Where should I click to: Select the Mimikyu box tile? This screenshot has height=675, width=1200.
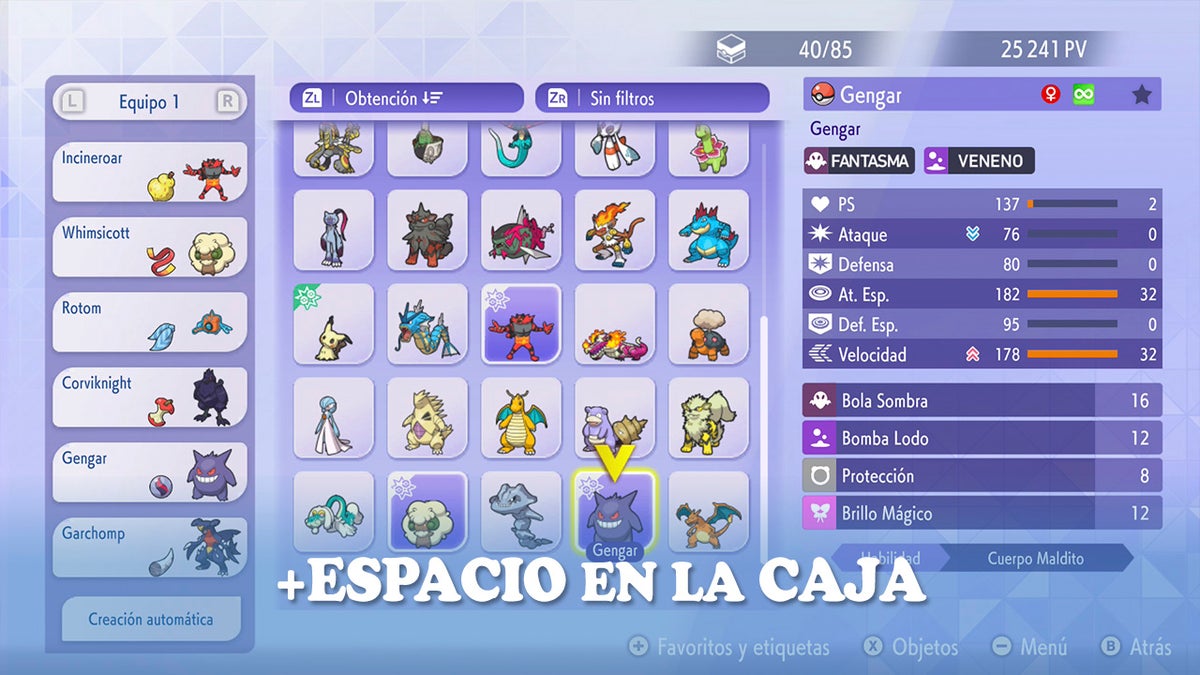pyautogui.click(x=333, y=324)
